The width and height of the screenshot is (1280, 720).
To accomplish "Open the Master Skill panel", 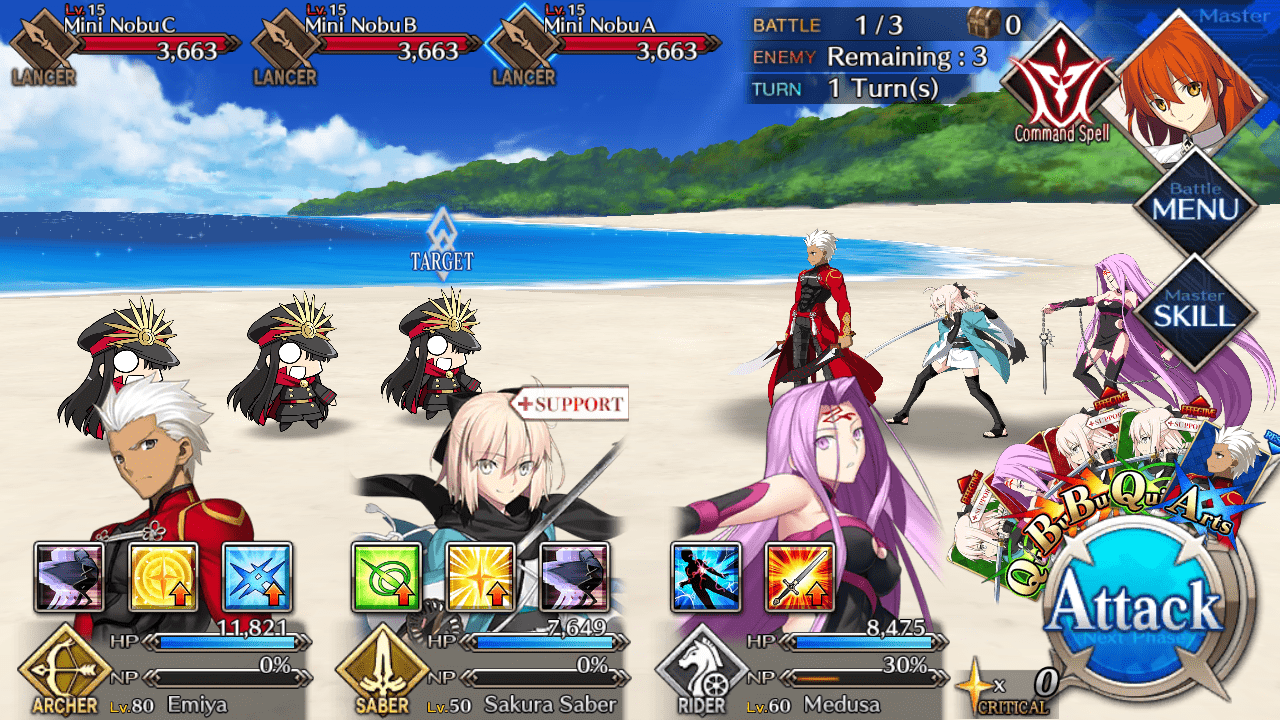I will pos(1195,309).
